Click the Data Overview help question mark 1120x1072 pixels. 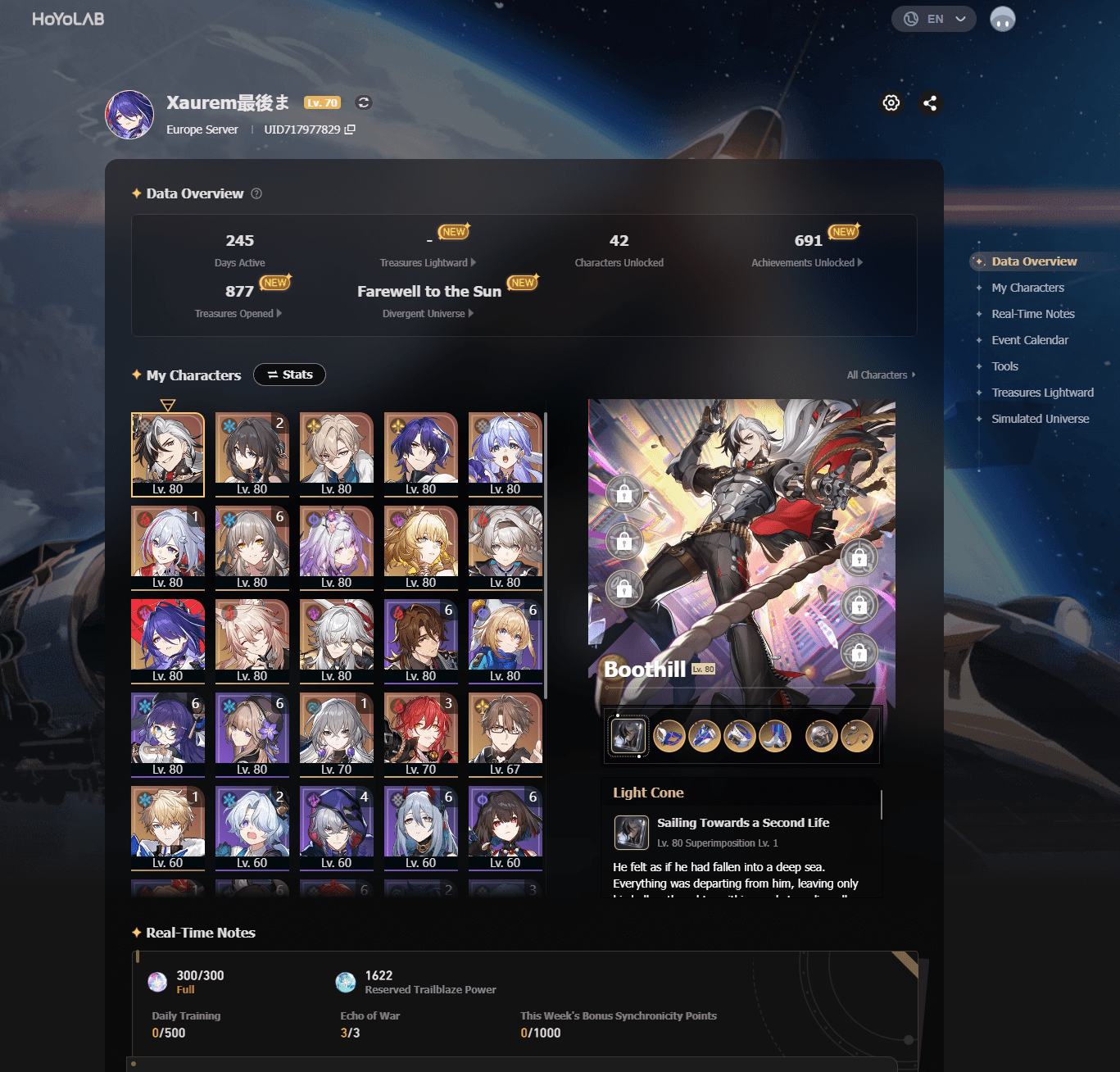[256, 193]
